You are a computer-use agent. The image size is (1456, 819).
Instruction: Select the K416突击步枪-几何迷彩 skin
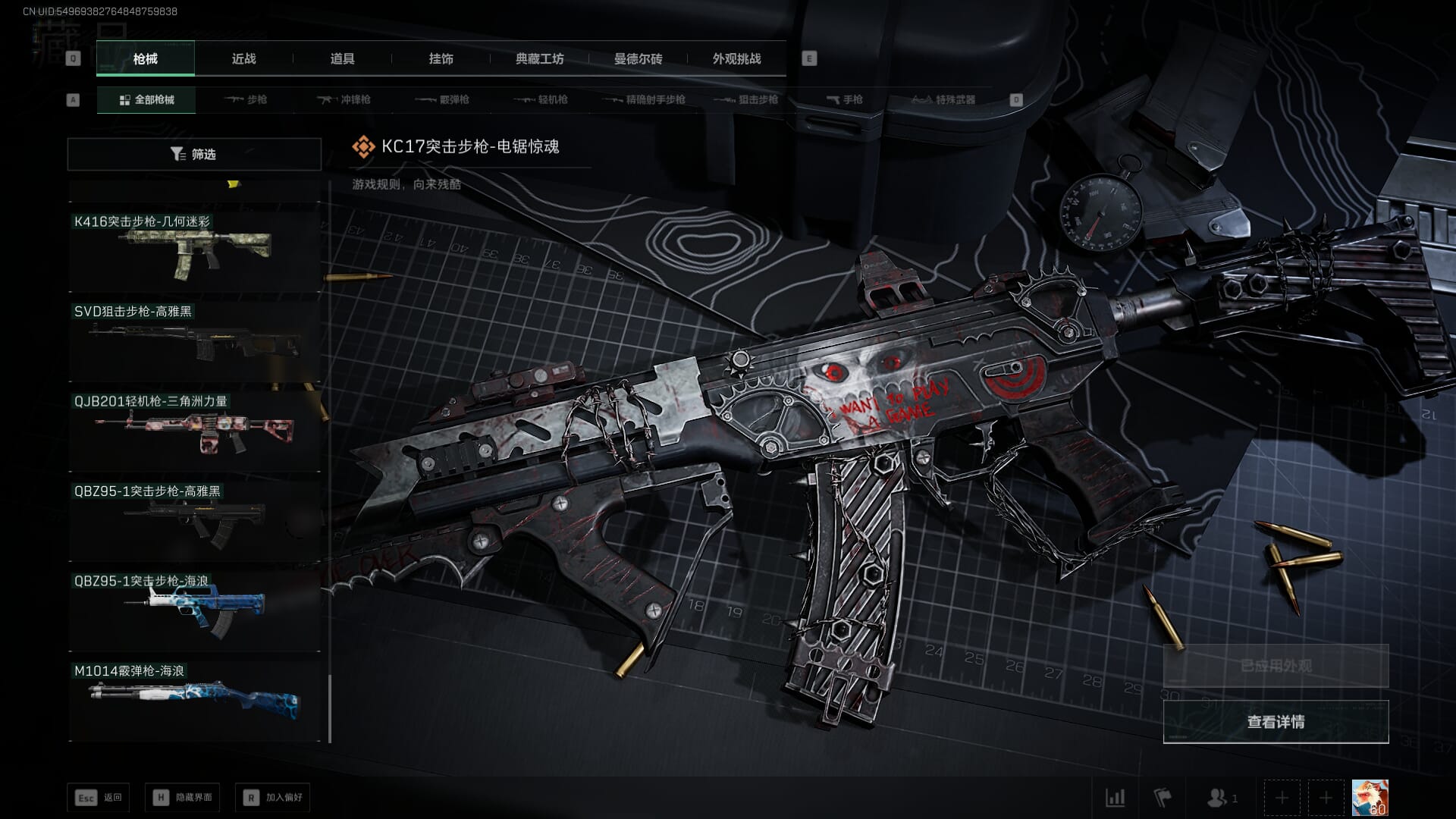pos(194,250)
